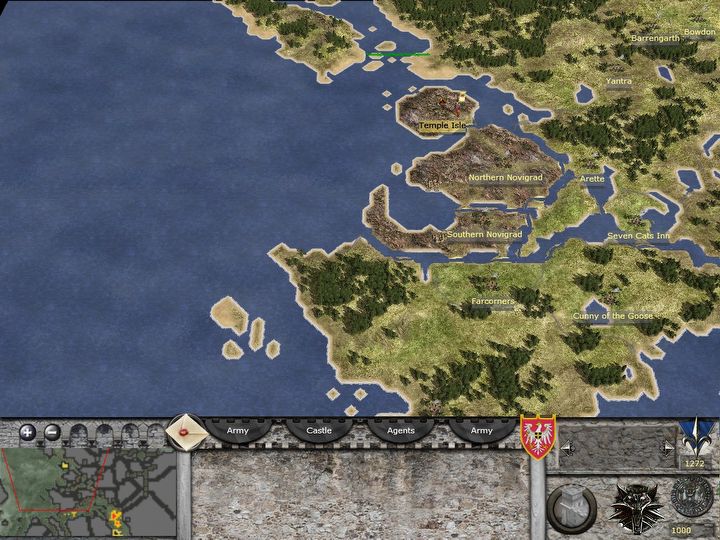Switch to the Agents tab
Viewport: 720px width, 540px height.
tap(401, 430)
